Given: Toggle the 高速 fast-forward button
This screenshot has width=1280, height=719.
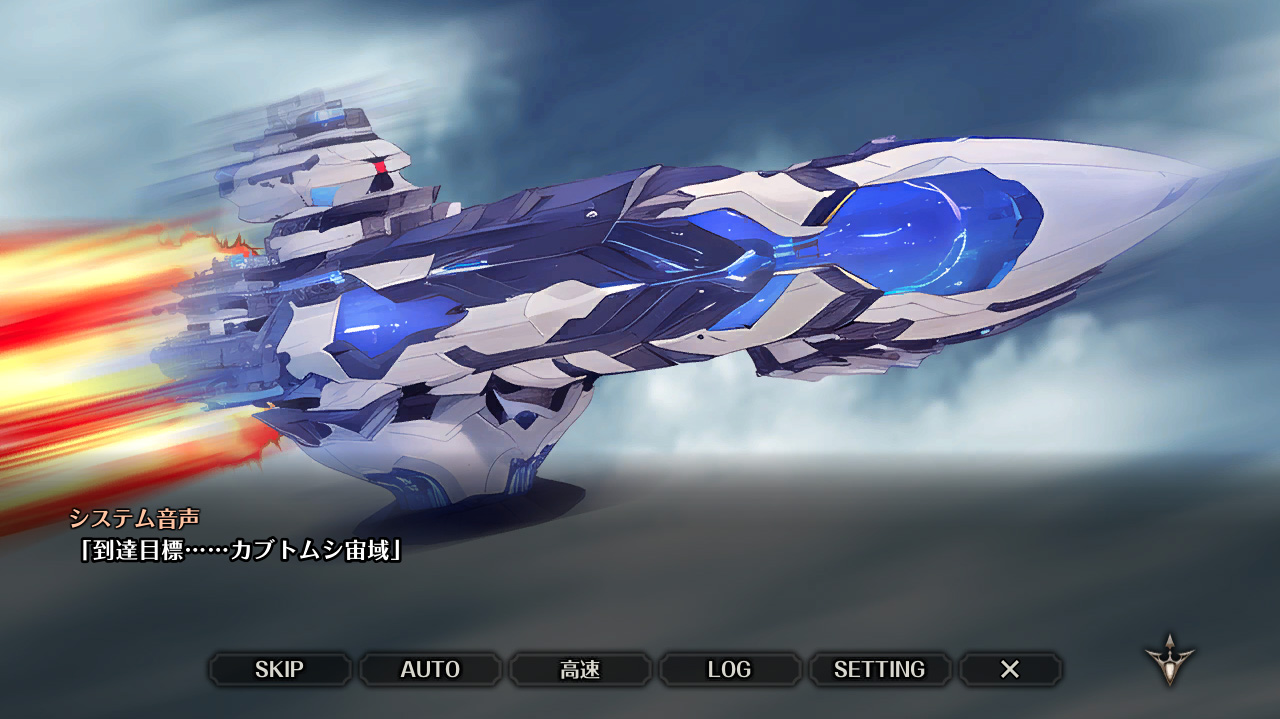Looking at the screenshot, I should pos(580,669).
